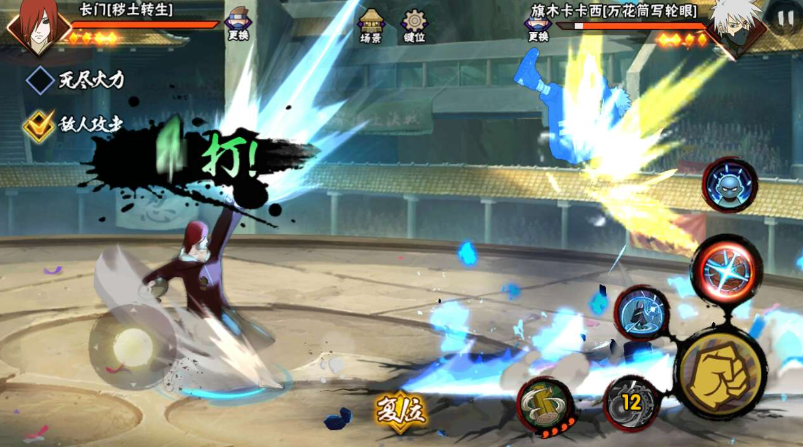Tap the substitution skill showing 12 cooldown

click(631, 402)
